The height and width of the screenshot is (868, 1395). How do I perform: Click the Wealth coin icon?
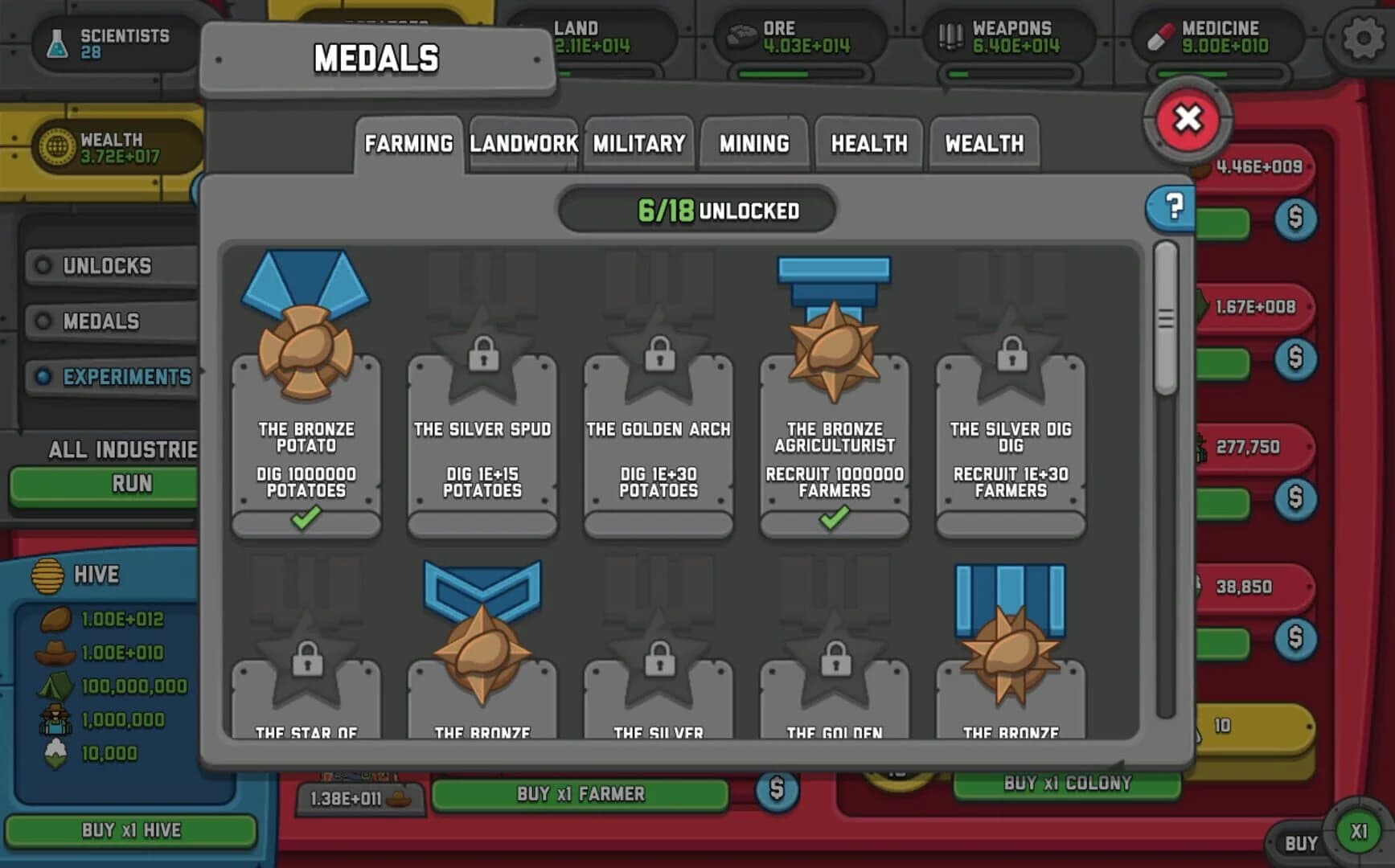coord(55,145)
